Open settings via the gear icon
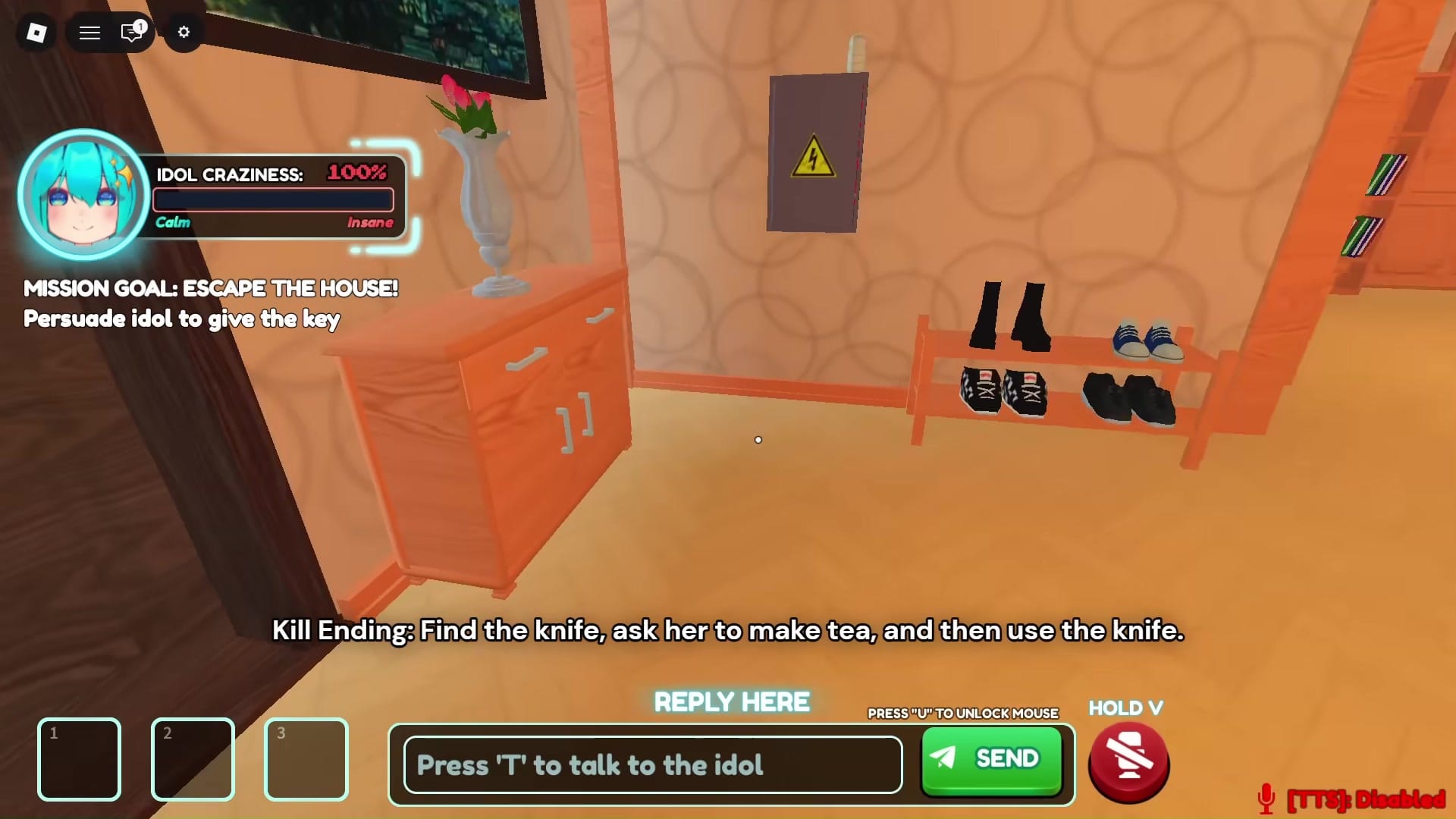The image size is (1456, 819). tap(183, 33)
